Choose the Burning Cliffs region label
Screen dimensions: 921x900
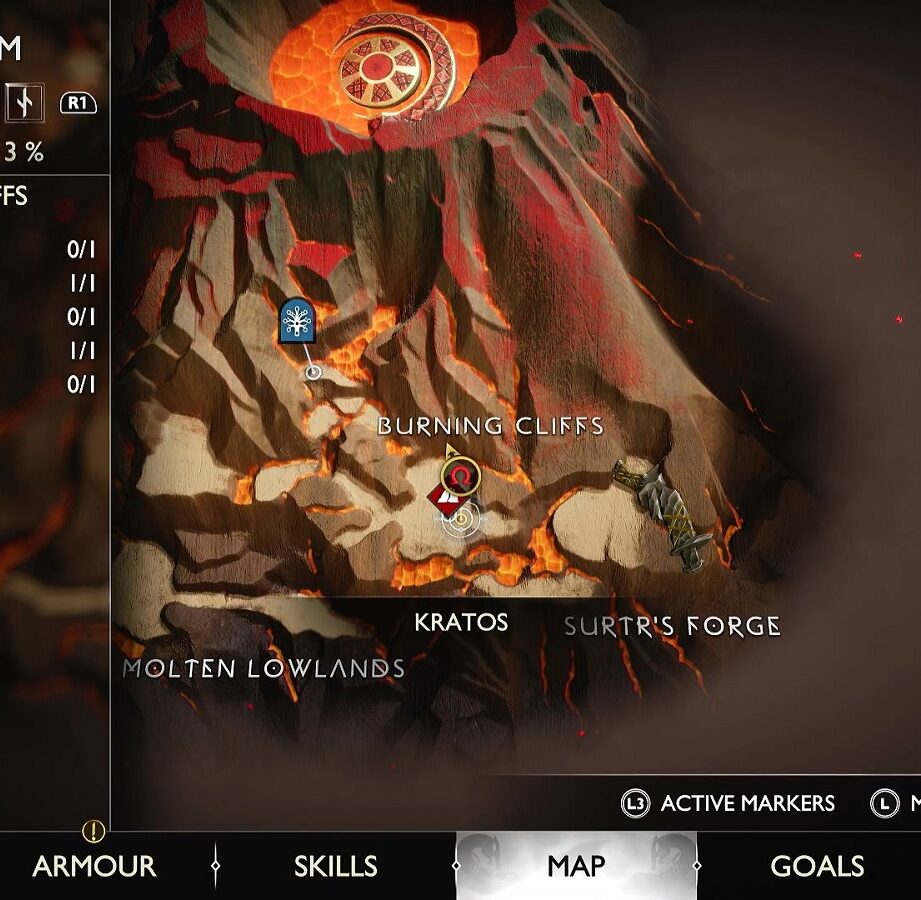(490, 426)
